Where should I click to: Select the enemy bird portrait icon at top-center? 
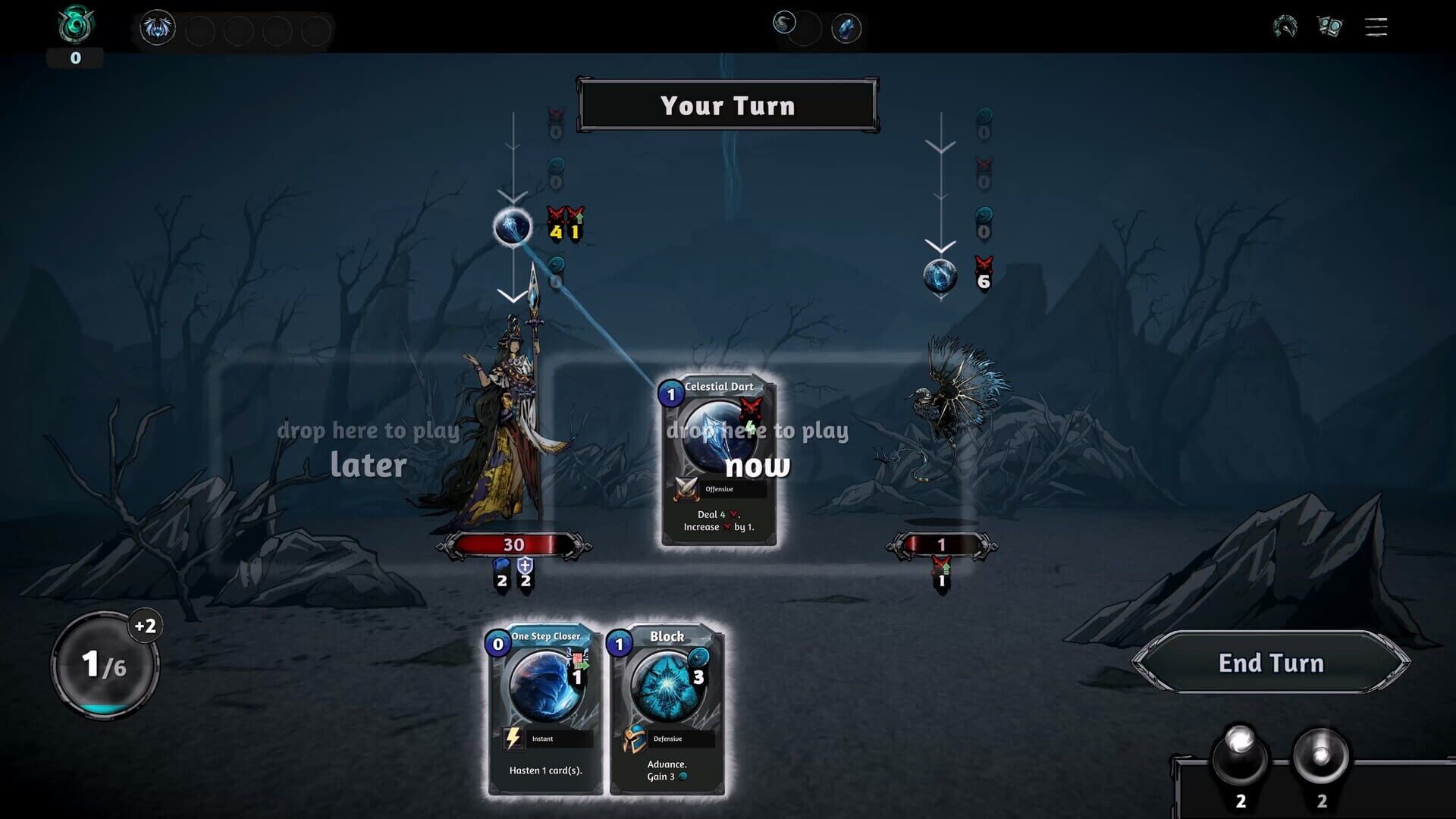(786, 23)
